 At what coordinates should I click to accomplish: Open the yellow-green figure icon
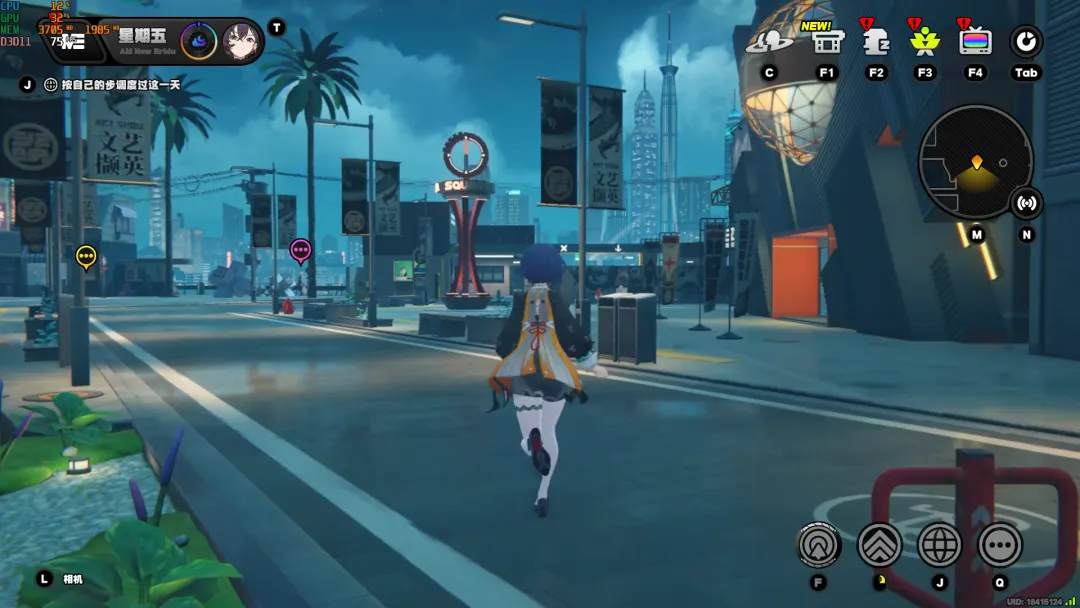pyautogui.click(x=925, y=42)
